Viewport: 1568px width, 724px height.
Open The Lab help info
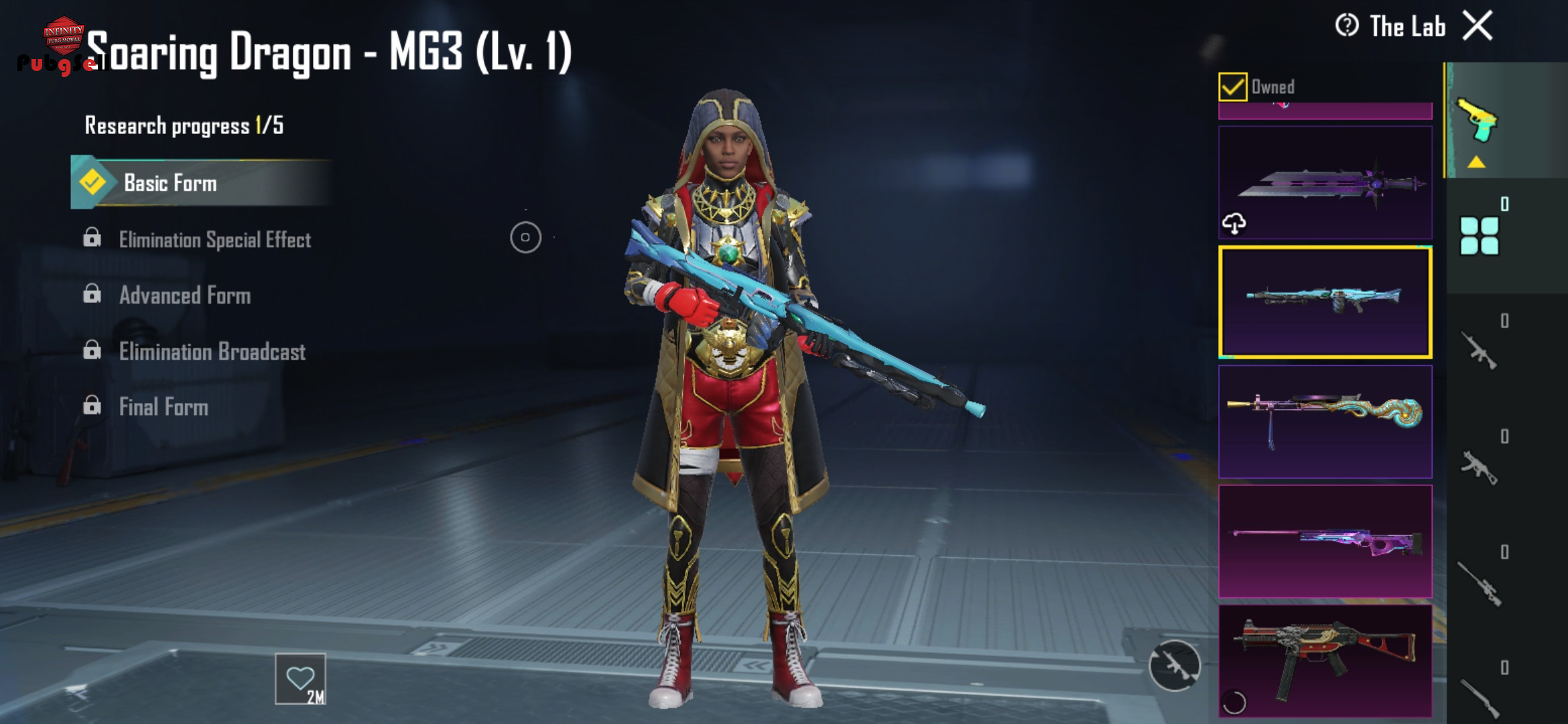1347,26
